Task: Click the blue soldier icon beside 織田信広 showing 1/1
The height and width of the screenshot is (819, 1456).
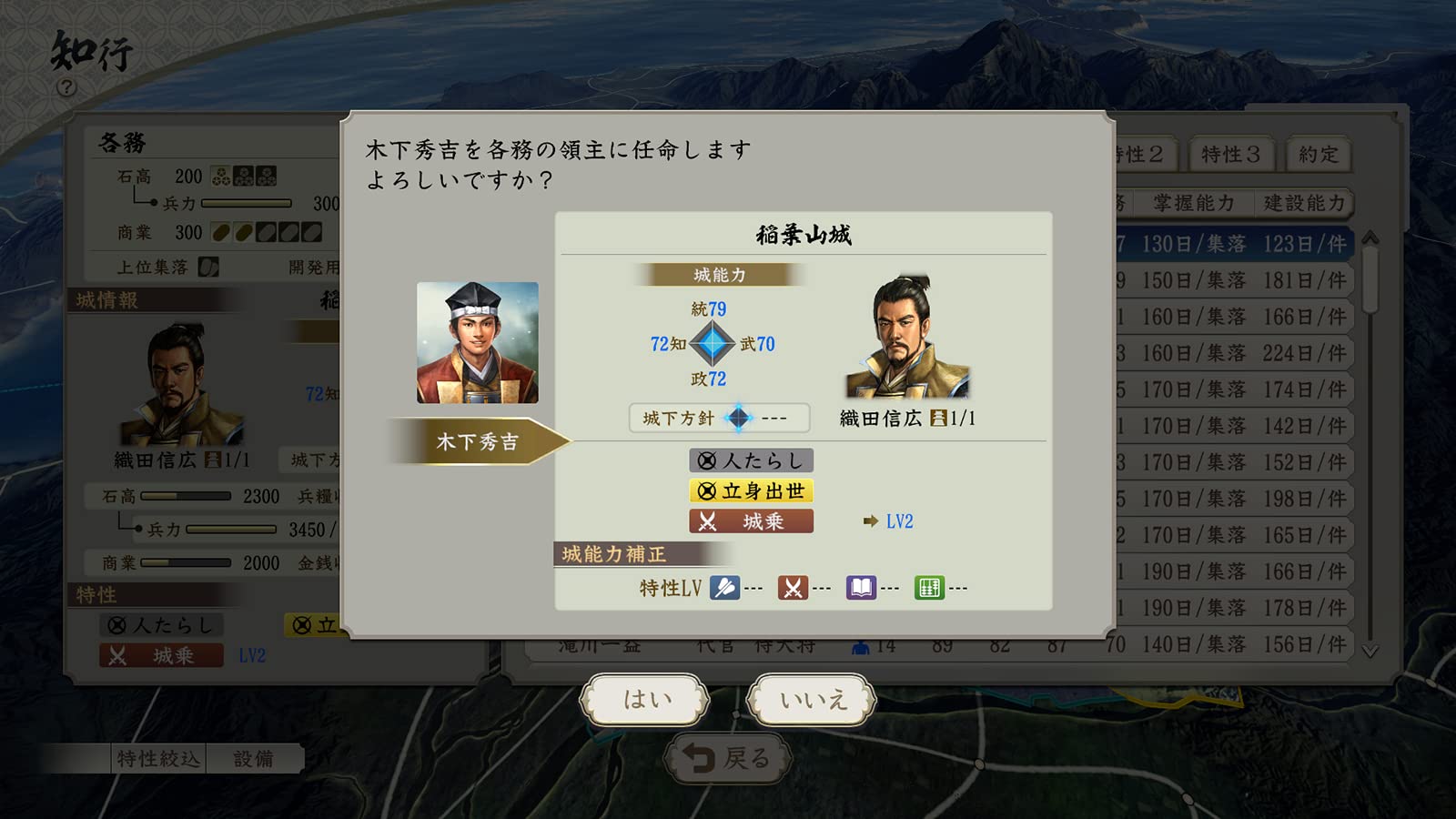Action: tap(937, 420)
